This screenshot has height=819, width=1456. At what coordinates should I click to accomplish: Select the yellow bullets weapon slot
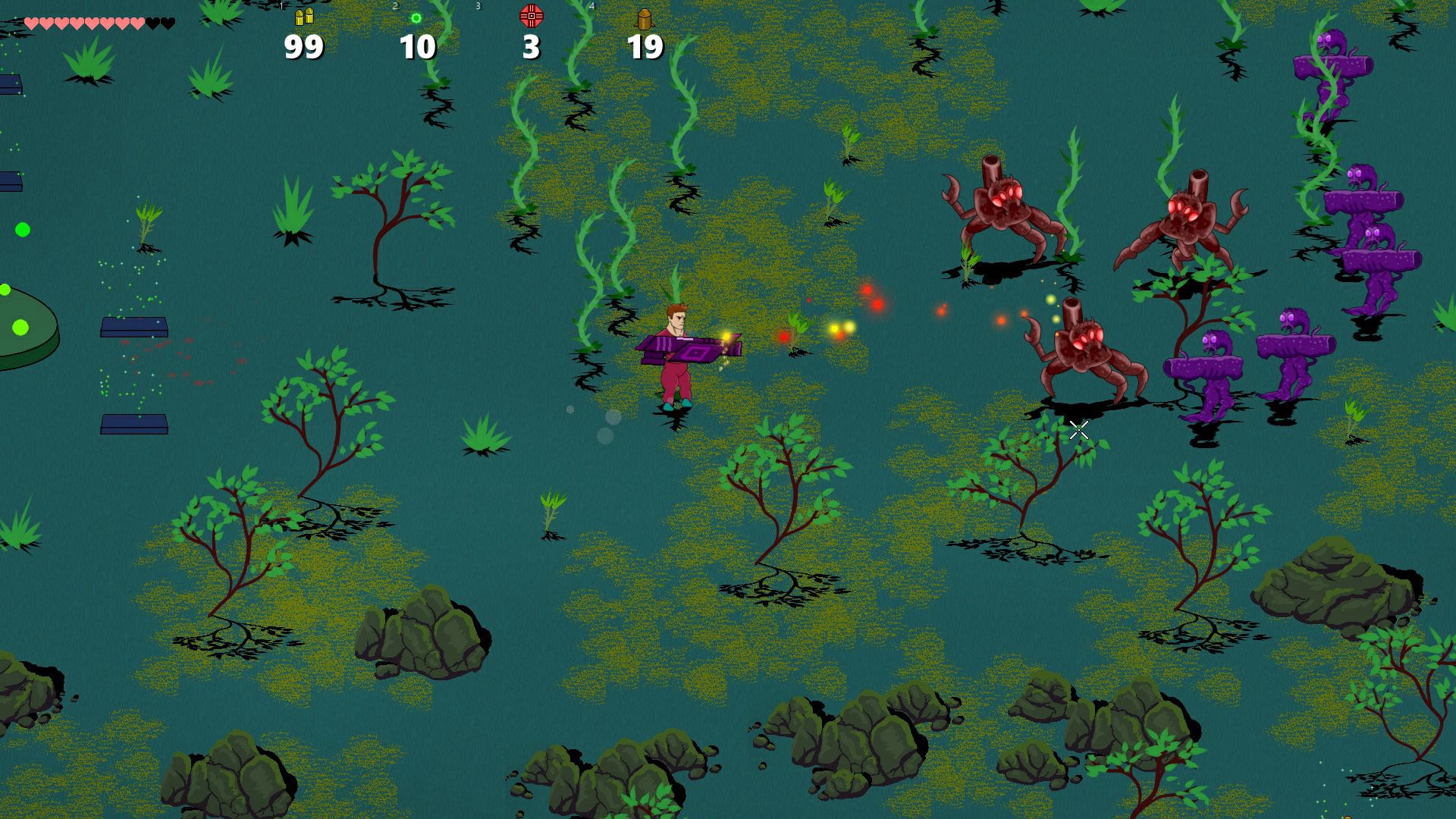304,17
